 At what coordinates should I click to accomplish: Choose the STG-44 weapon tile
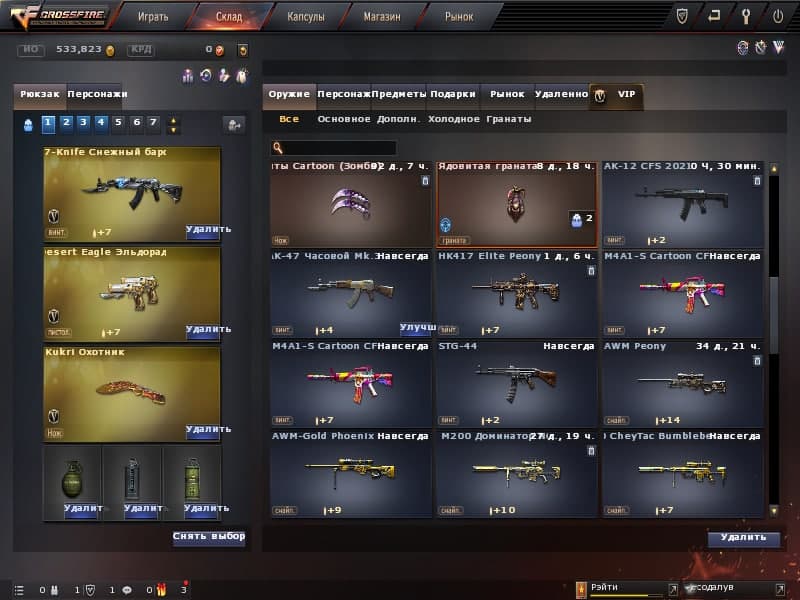coord(516,383)
